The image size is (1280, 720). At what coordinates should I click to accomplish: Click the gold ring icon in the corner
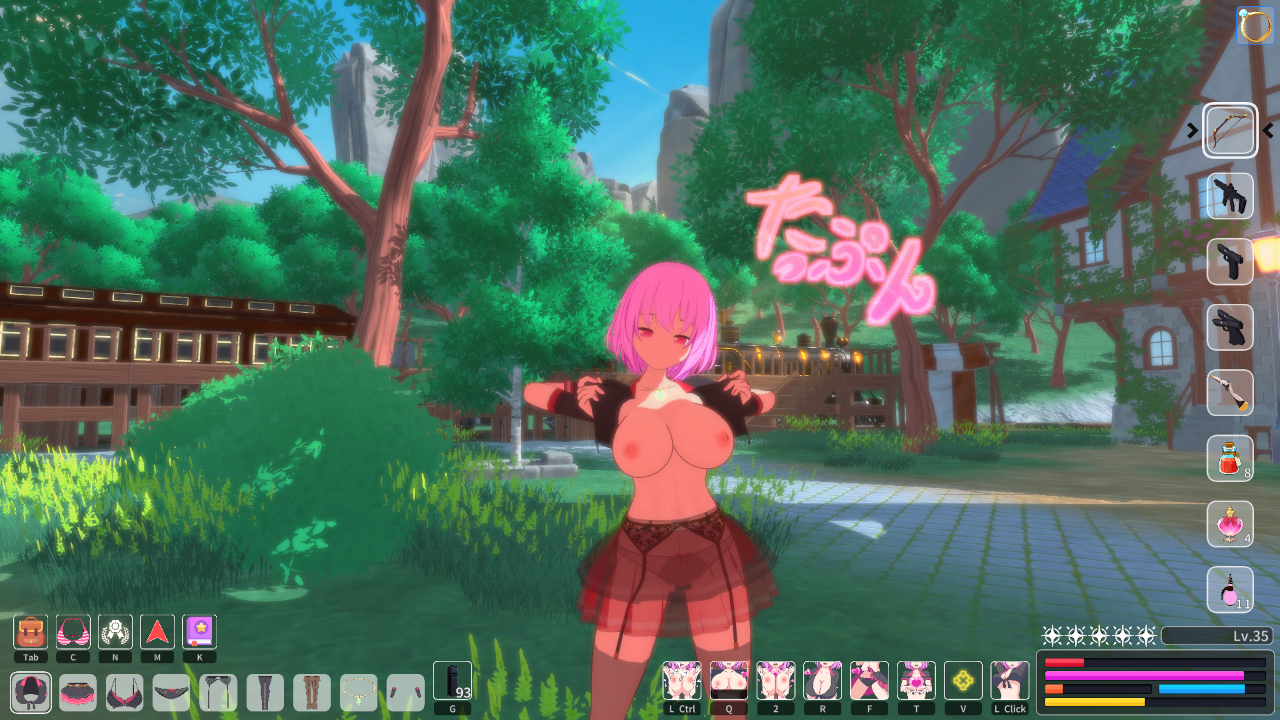pyautogui.click(x=1256, y=25)
